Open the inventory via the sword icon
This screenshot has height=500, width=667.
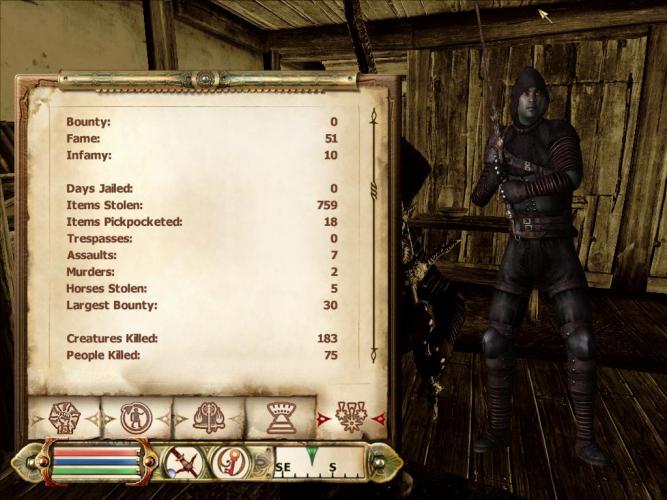tap(183, 462)
